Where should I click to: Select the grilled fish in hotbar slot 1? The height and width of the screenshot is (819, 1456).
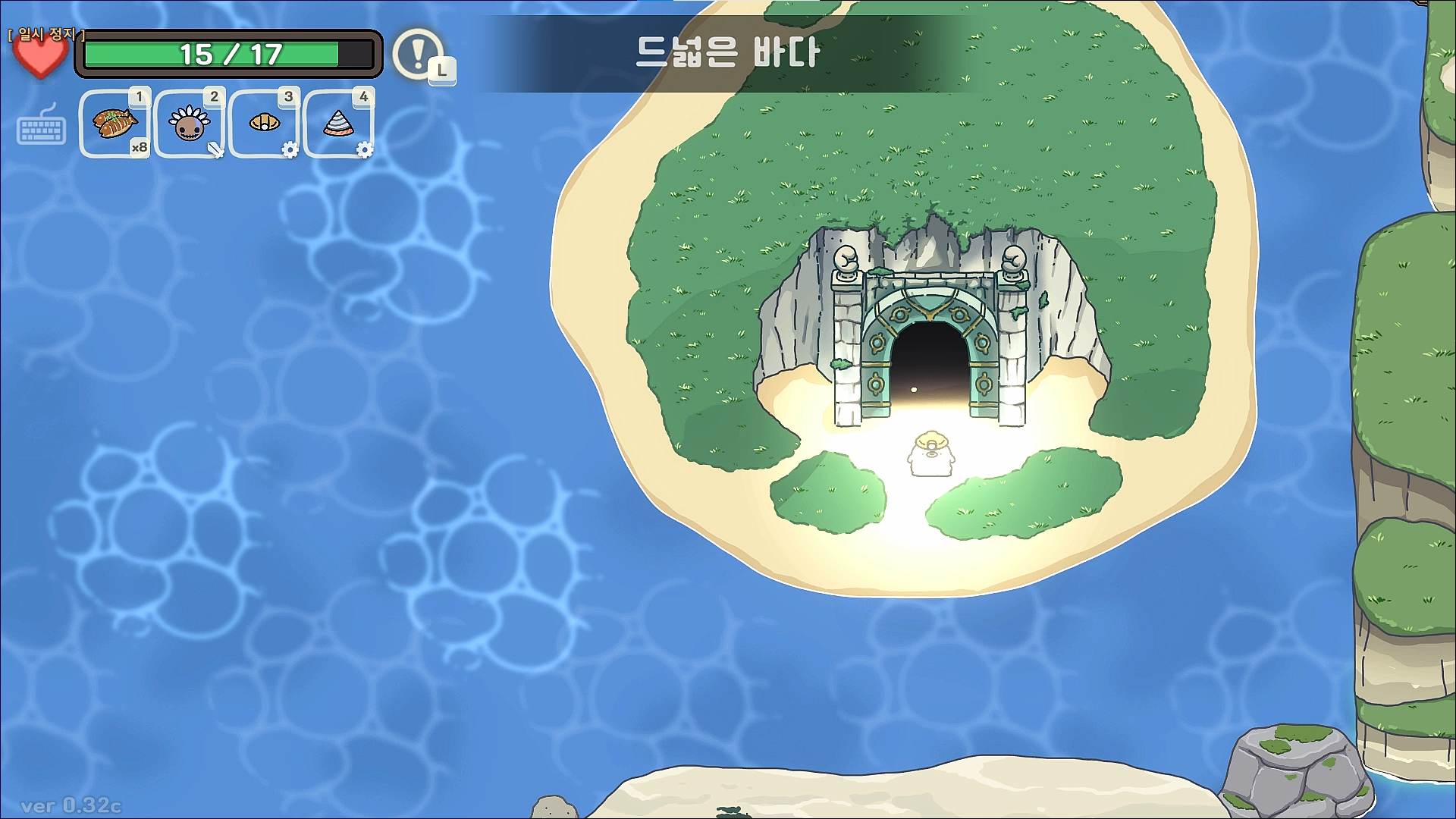click(x=115, y=124)
